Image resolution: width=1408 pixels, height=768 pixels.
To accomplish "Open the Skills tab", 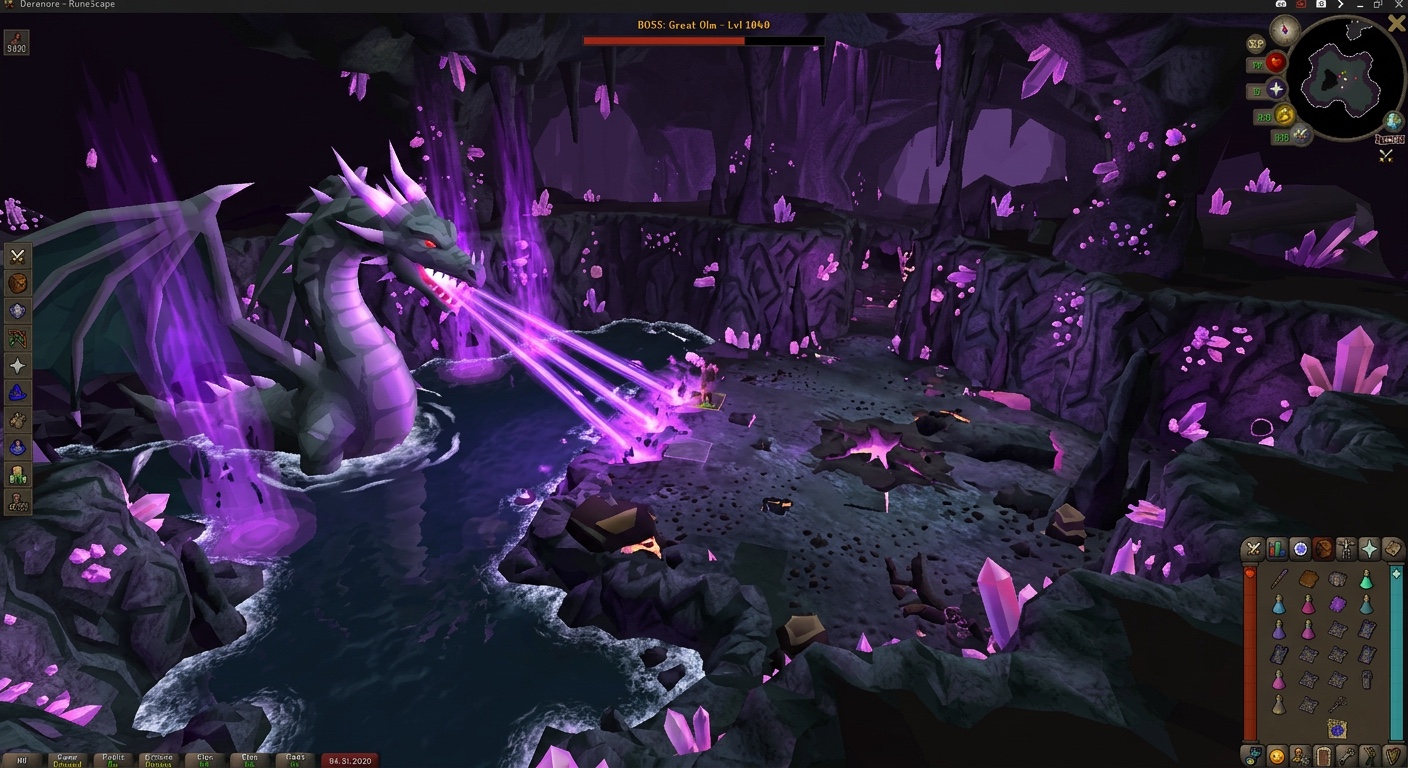I will (x=1277, y=549).
